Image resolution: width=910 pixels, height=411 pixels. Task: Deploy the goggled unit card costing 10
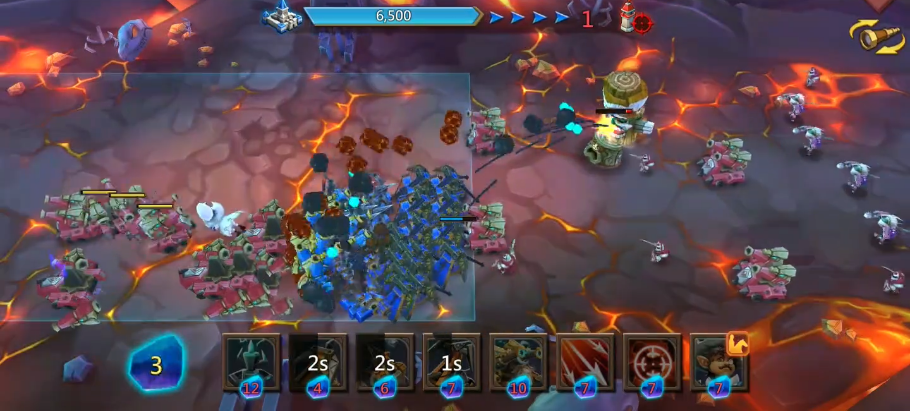point(518,361)
